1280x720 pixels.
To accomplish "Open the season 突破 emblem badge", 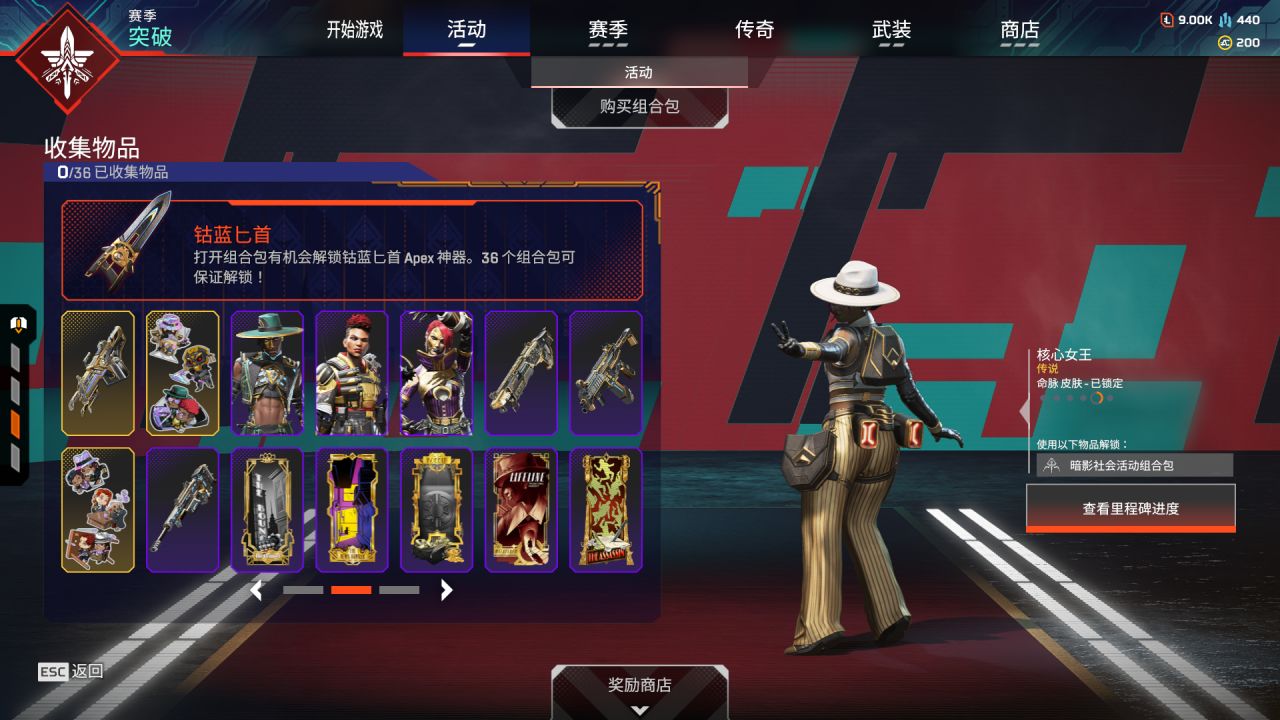I will pos(68,58).
